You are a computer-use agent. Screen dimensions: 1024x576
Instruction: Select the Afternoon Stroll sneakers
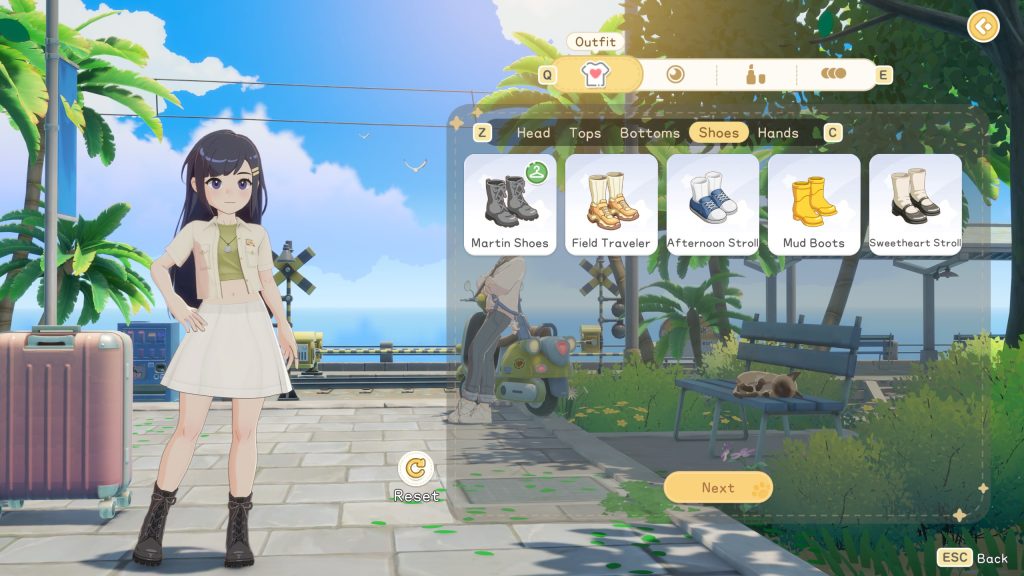[x=713, y=204]
